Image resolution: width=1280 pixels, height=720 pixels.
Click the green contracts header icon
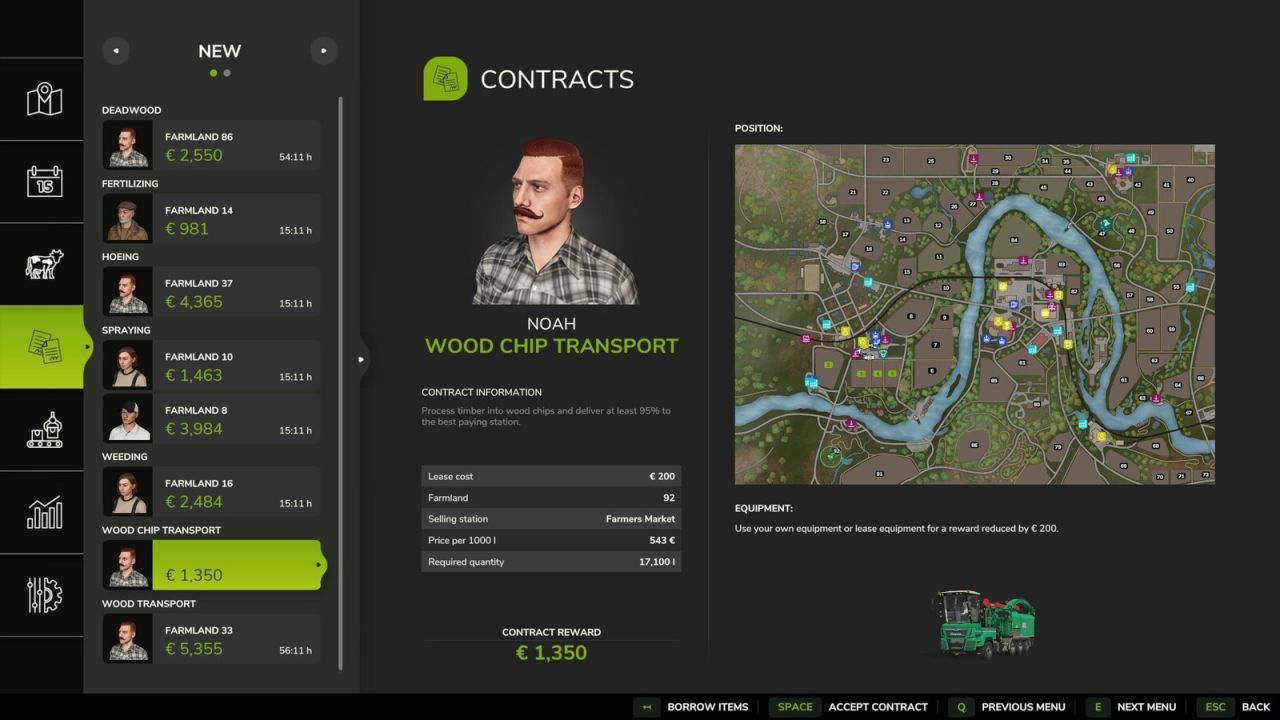[444, 78]
